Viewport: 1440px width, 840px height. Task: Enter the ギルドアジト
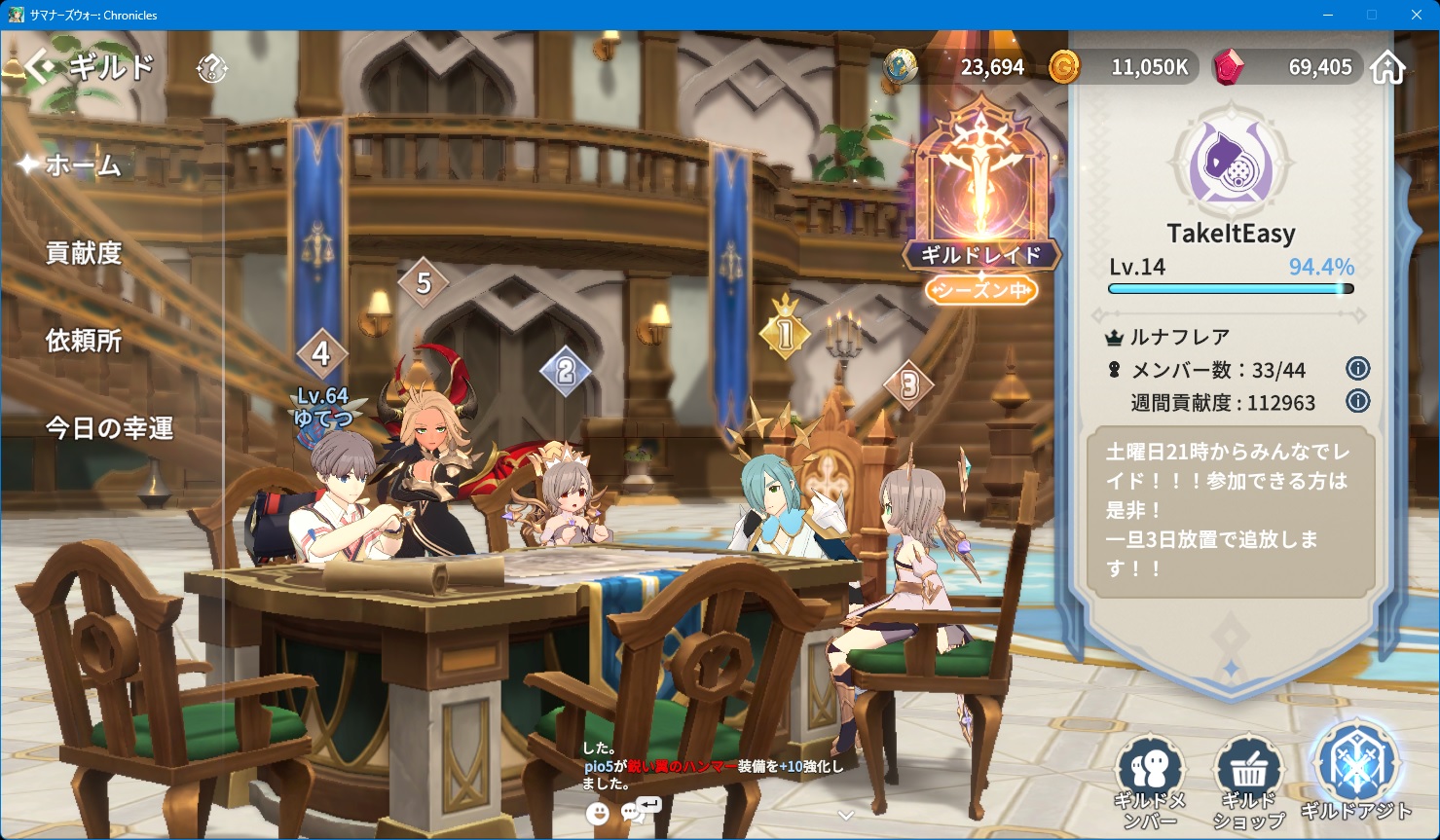click(1355, 774)
